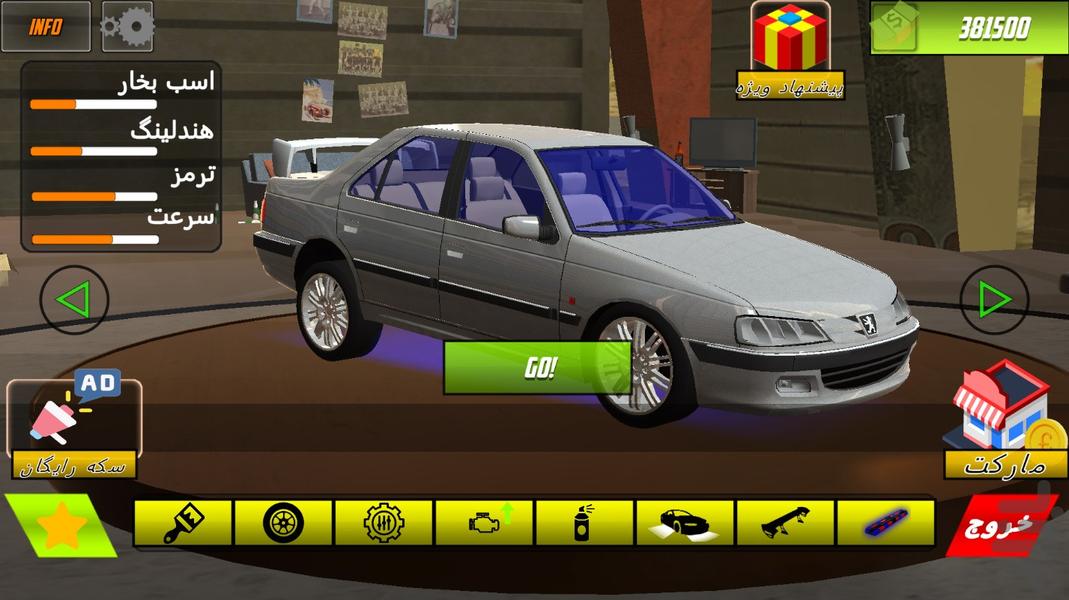This screenshot has height=600, width=1069.
Task: Choose the rear spoiler option
Action: 785,522
